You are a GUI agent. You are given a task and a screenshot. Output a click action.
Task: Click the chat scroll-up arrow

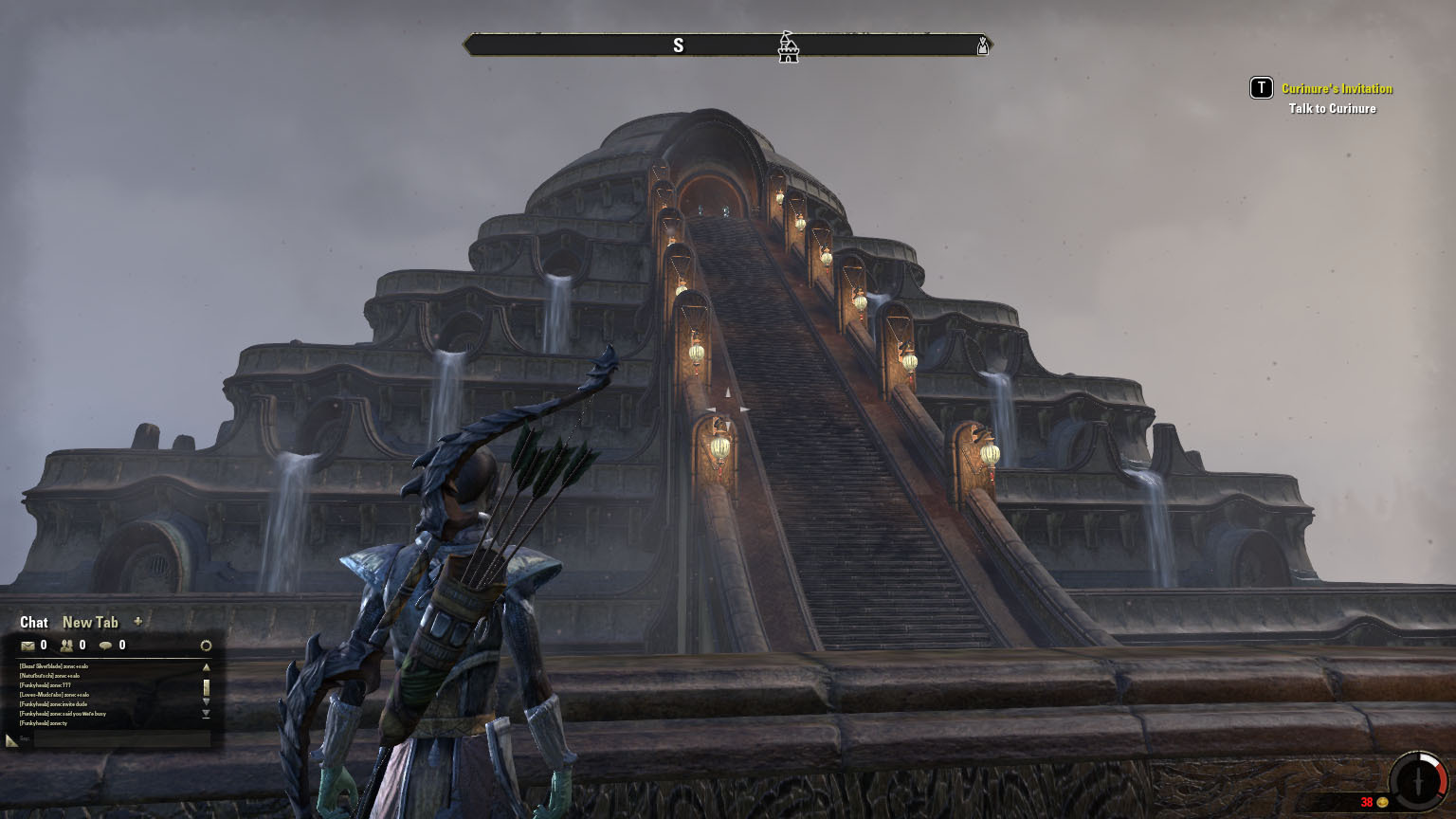pyautogui.click(x=206, y=667)
